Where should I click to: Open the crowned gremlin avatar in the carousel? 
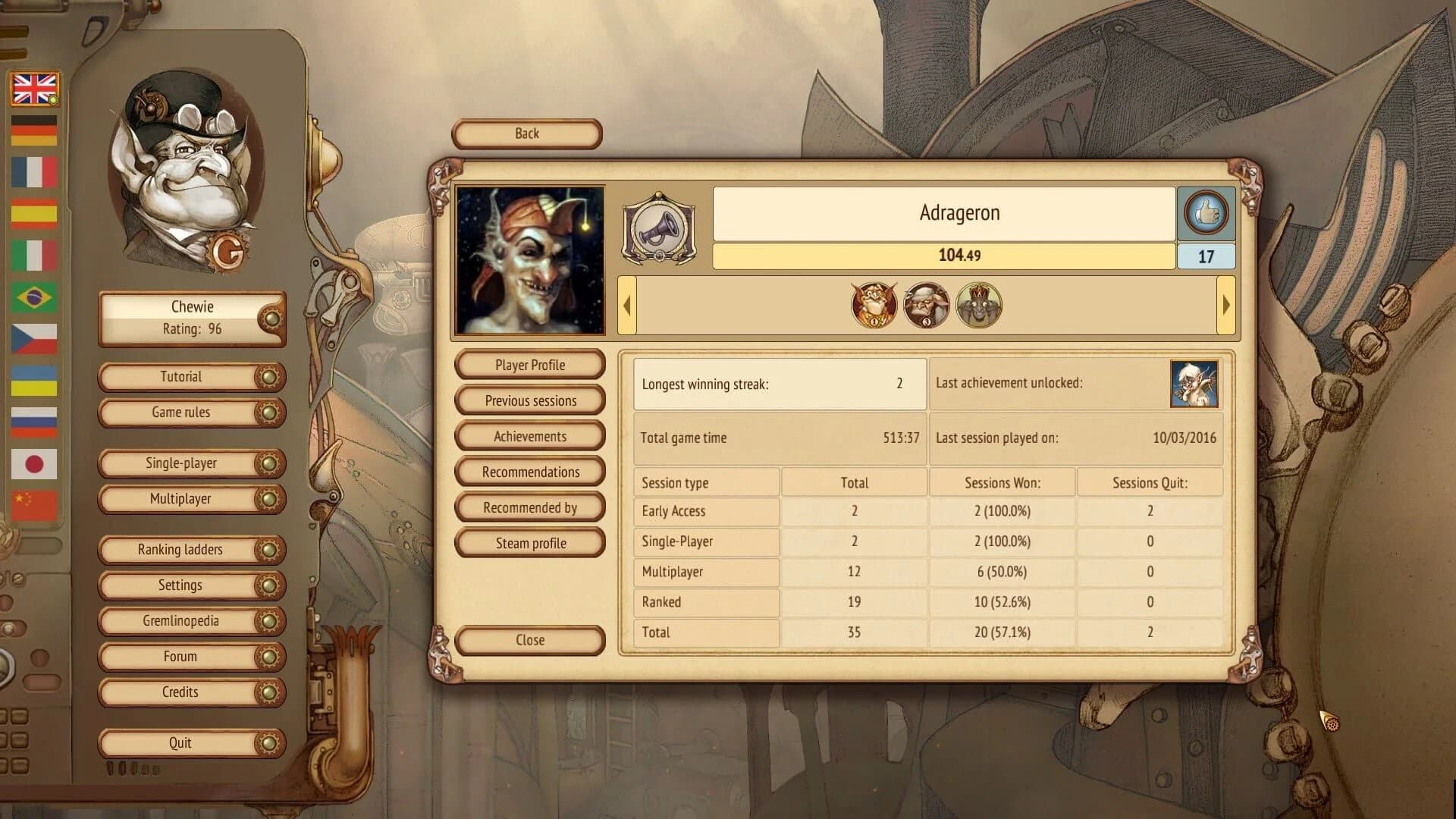977,305
